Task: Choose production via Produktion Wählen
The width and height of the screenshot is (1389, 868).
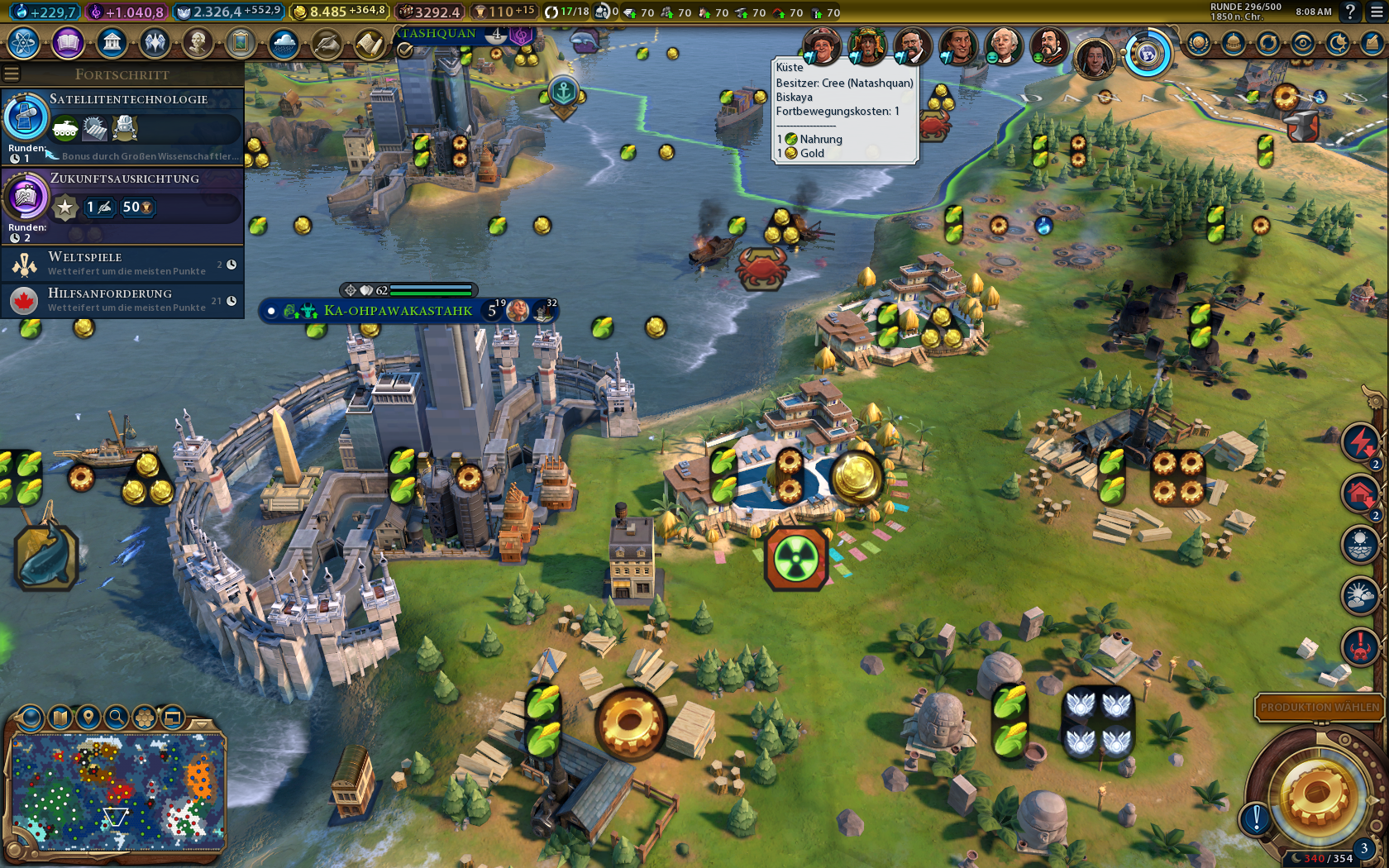Action: 1319,707
